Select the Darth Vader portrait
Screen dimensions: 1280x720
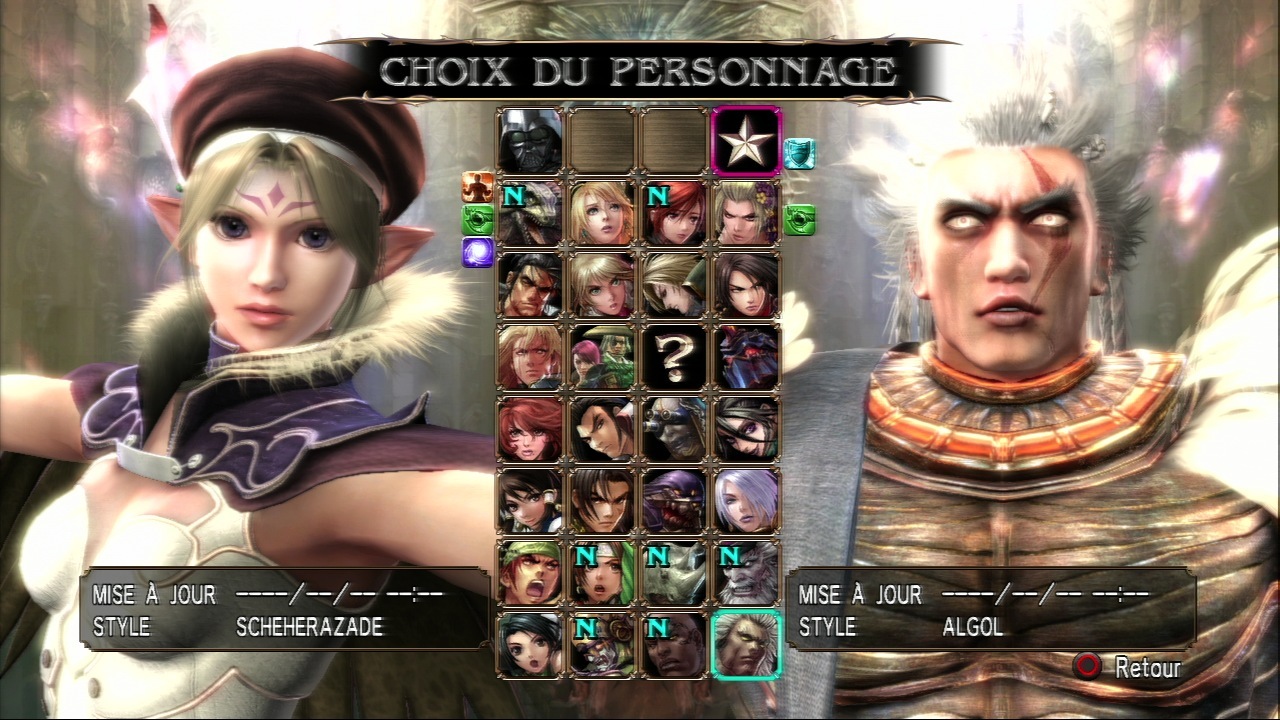[528, 140]
